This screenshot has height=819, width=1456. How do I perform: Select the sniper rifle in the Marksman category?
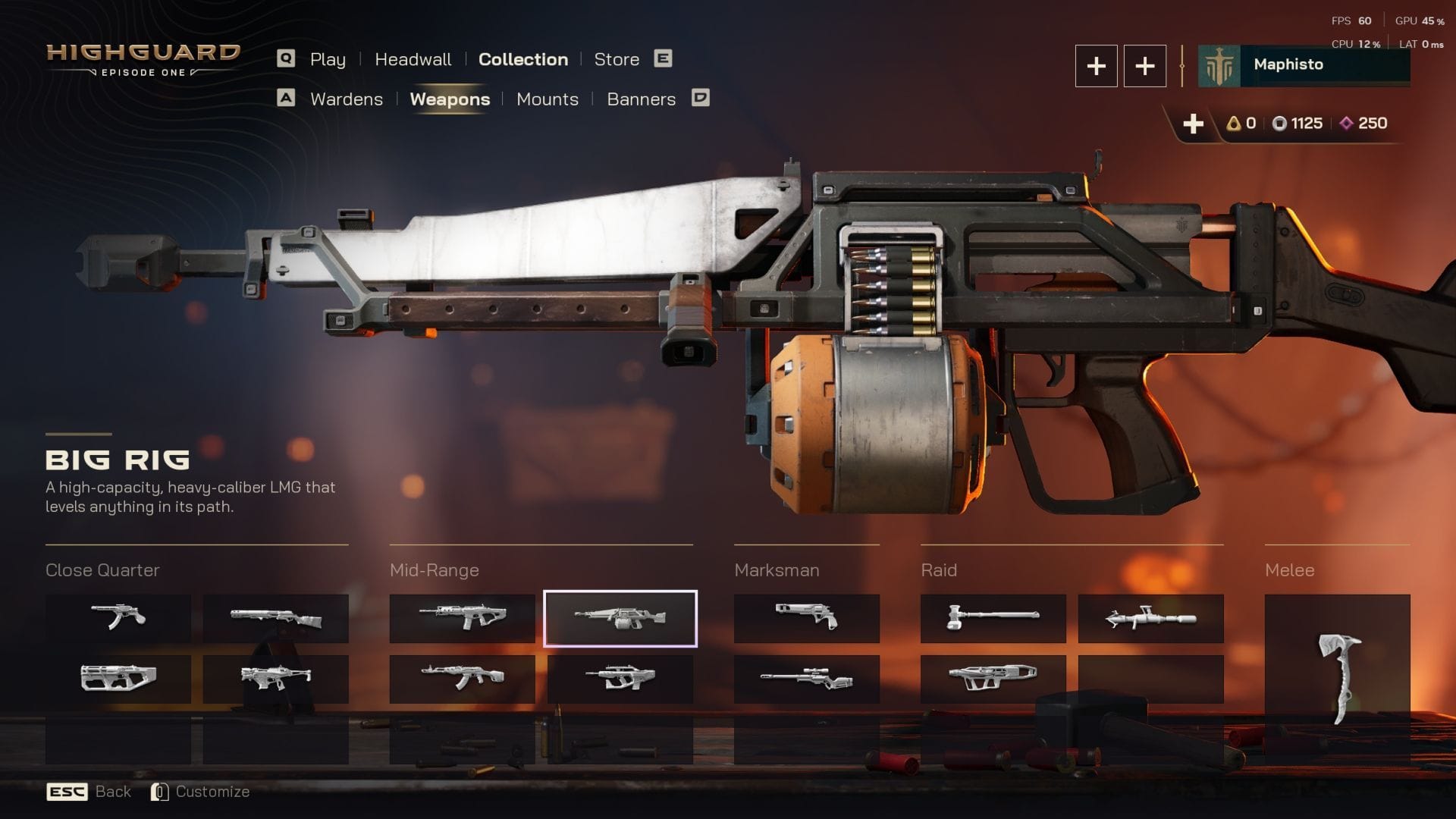[x=806, y=679]
